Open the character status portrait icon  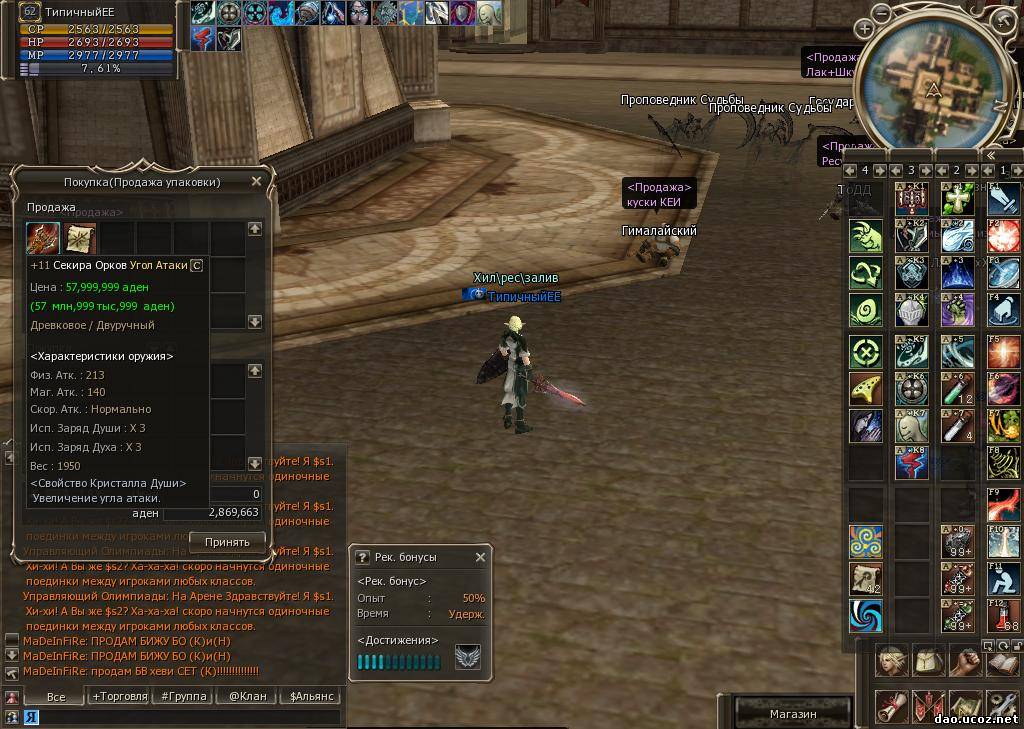tap(892, 661)
